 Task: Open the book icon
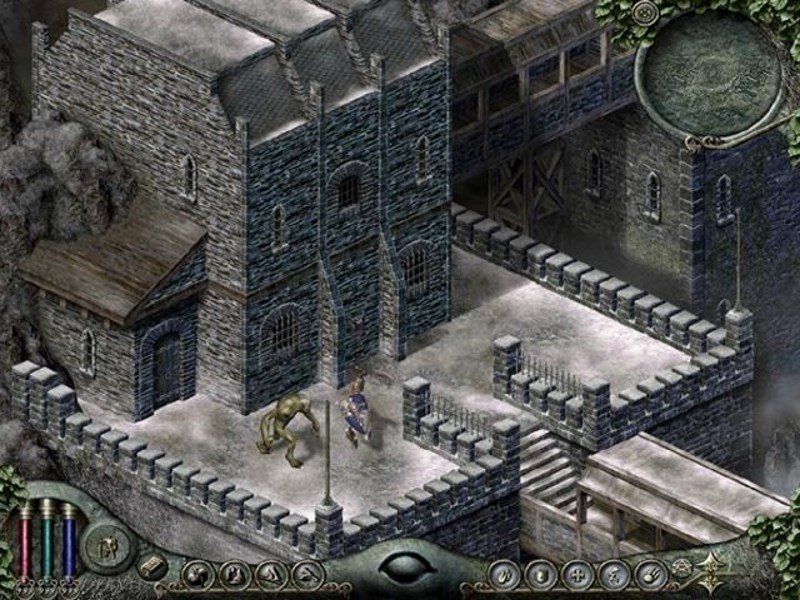151,566
